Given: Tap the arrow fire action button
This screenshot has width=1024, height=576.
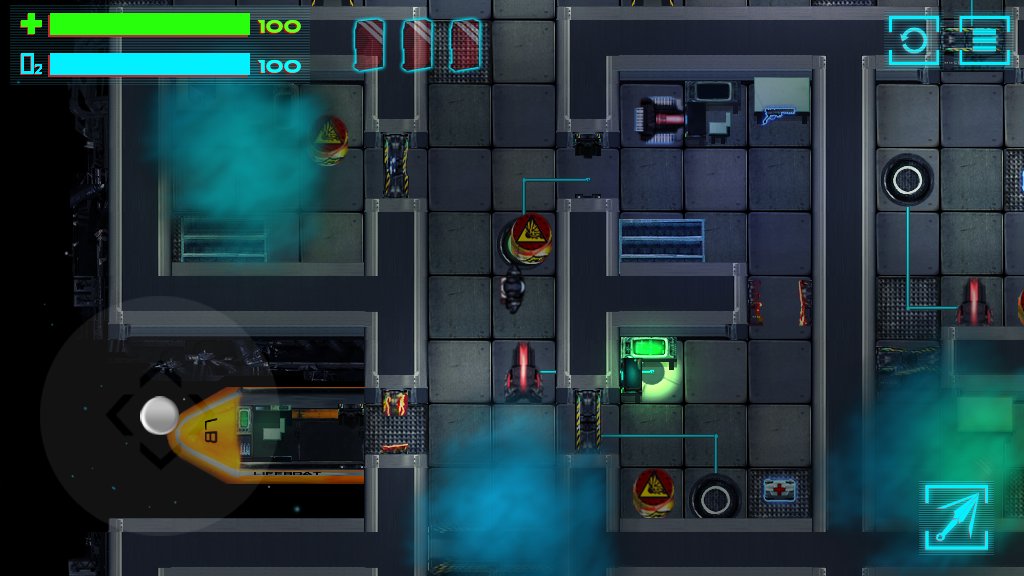Looking at the screenshot, I should tap(956, 516).
